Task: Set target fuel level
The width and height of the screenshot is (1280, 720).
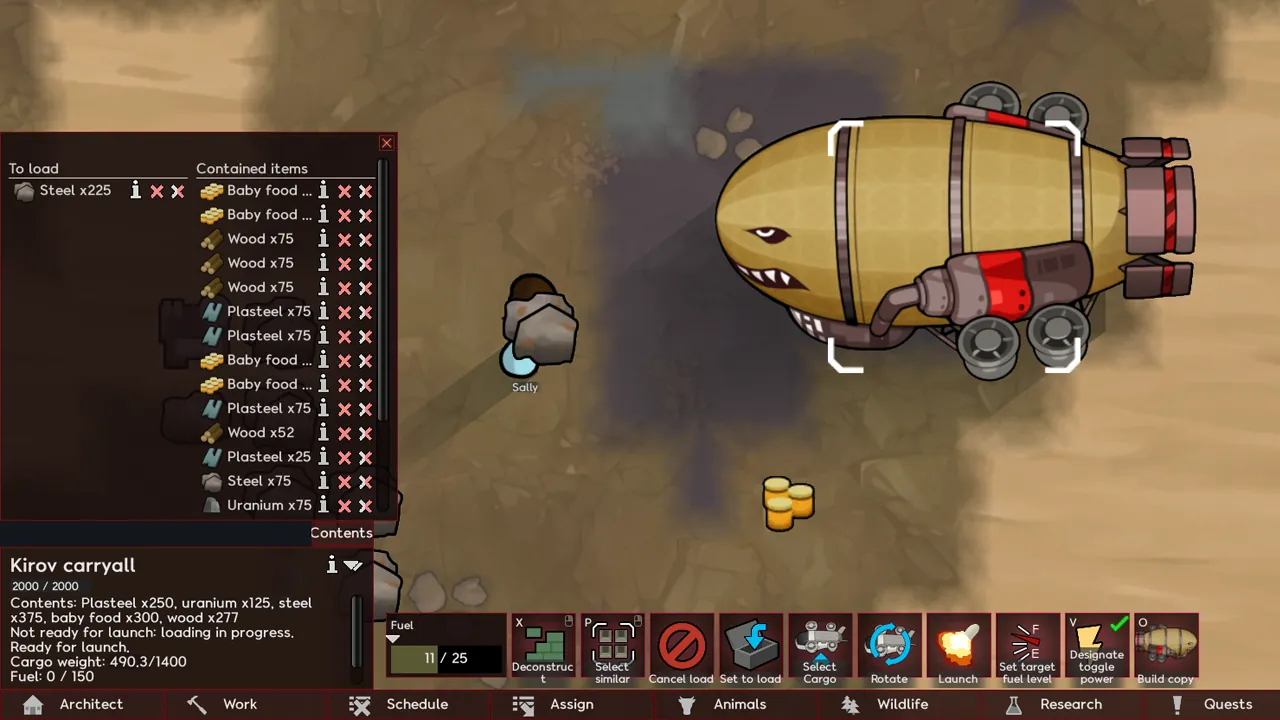Action: [1027, 649]
